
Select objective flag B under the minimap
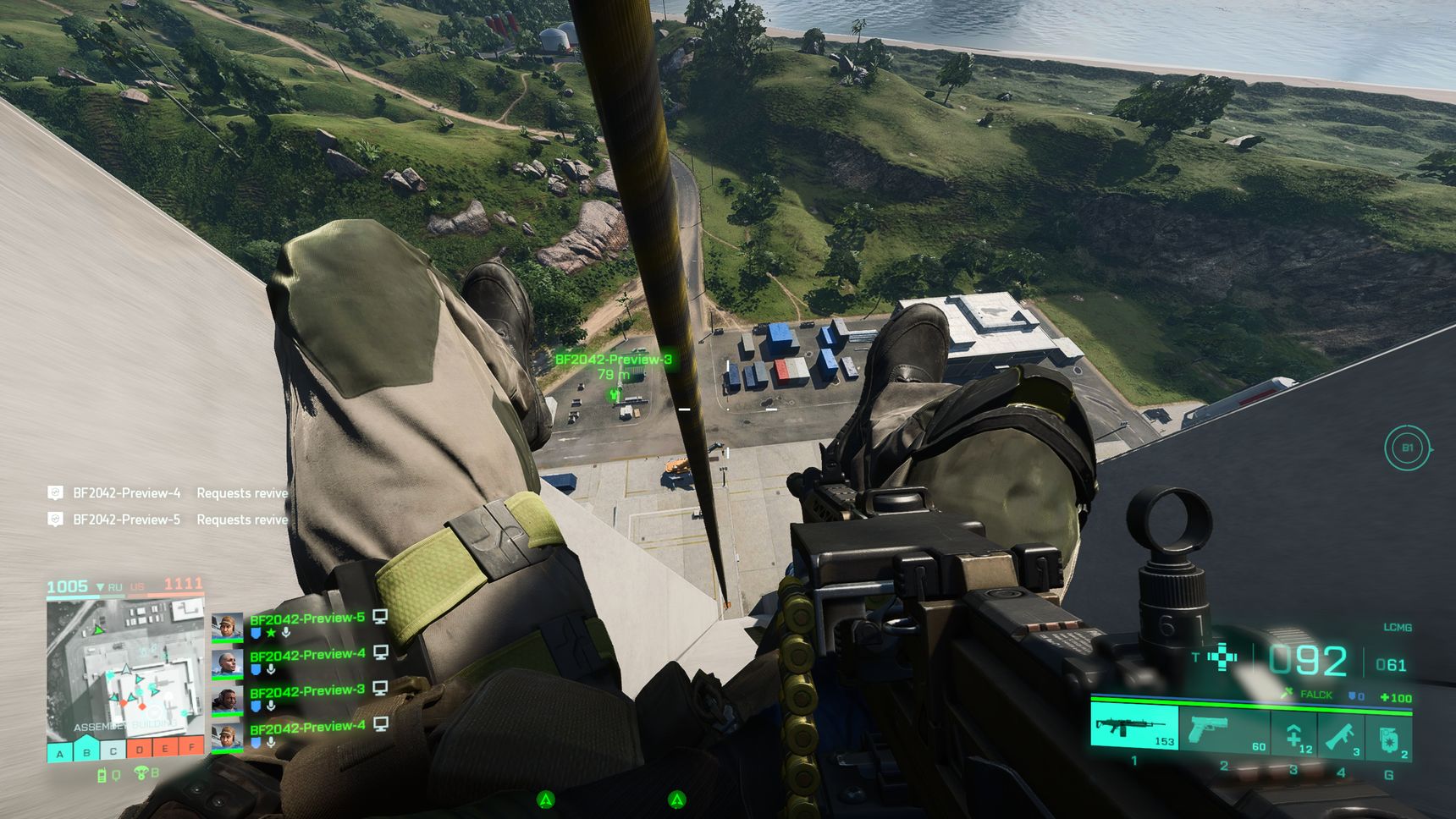point(86,750)
